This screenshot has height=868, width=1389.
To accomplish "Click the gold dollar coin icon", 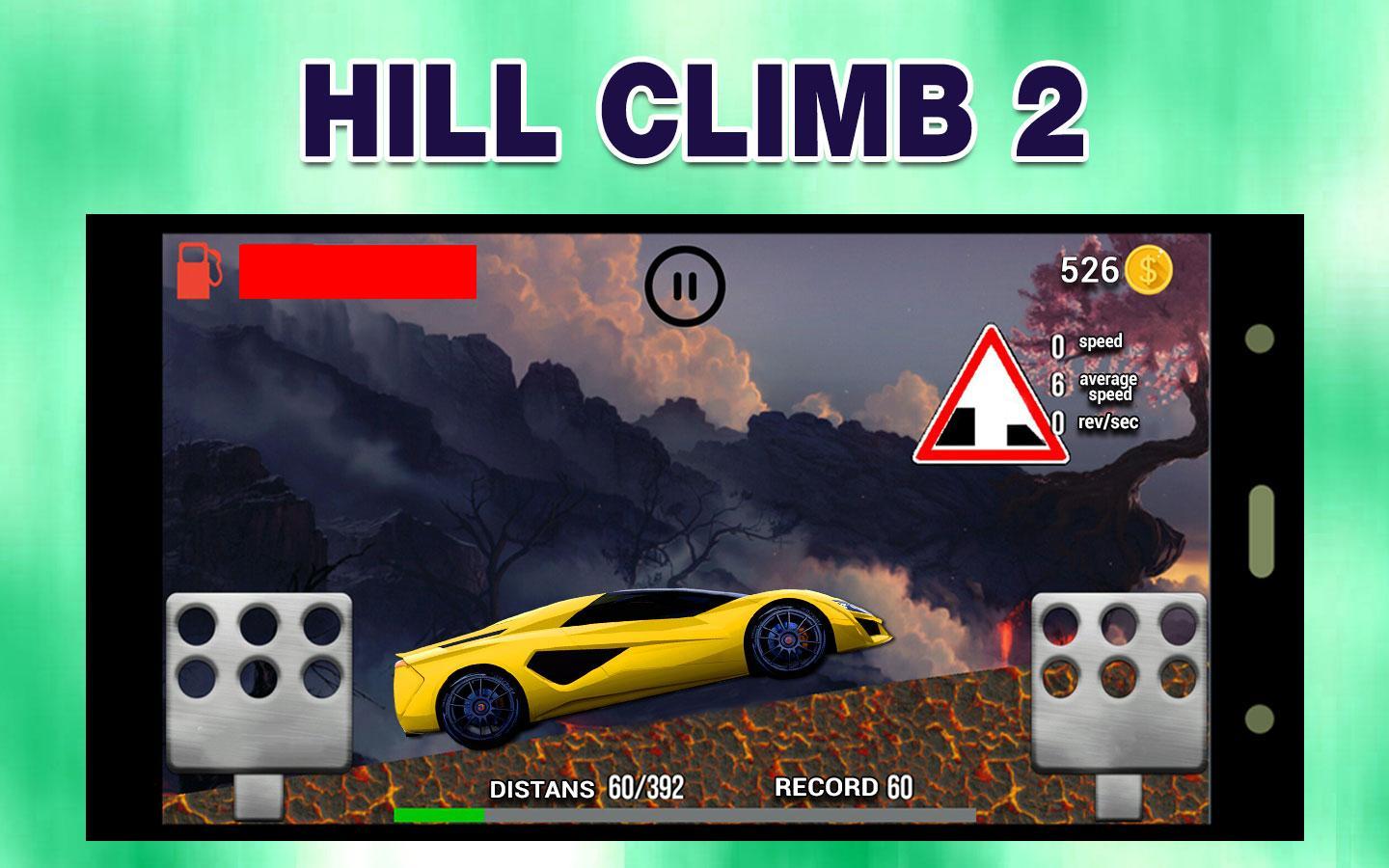I will tap(1150, 271).
